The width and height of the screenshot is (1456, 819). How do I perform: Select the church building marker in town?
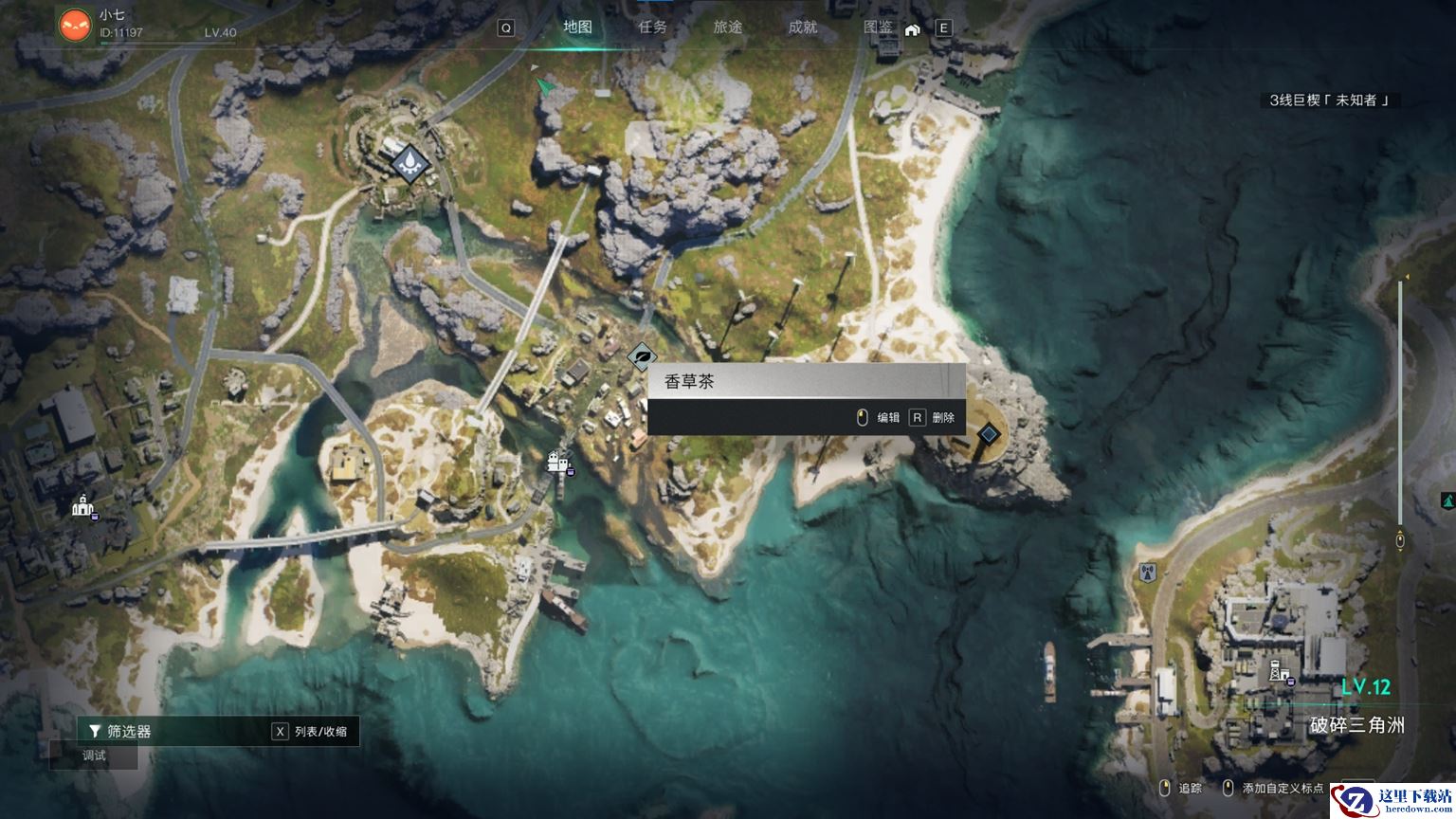click(83, 506)
